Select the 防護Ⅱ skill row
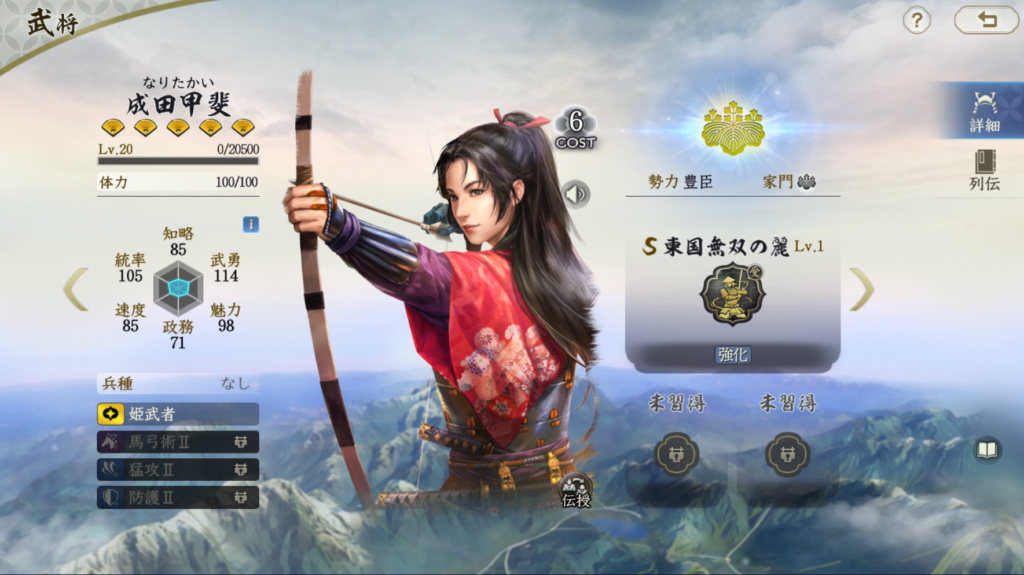Viewport: 1024px width, 575px height. coord(178,497)
